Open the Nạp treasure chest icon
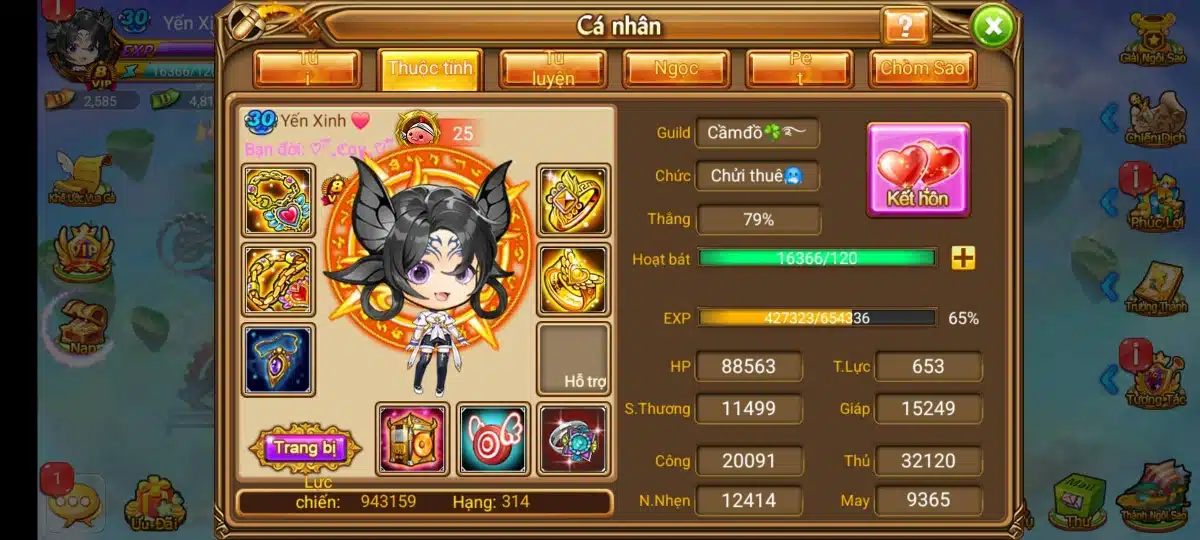 pos(80,325)
